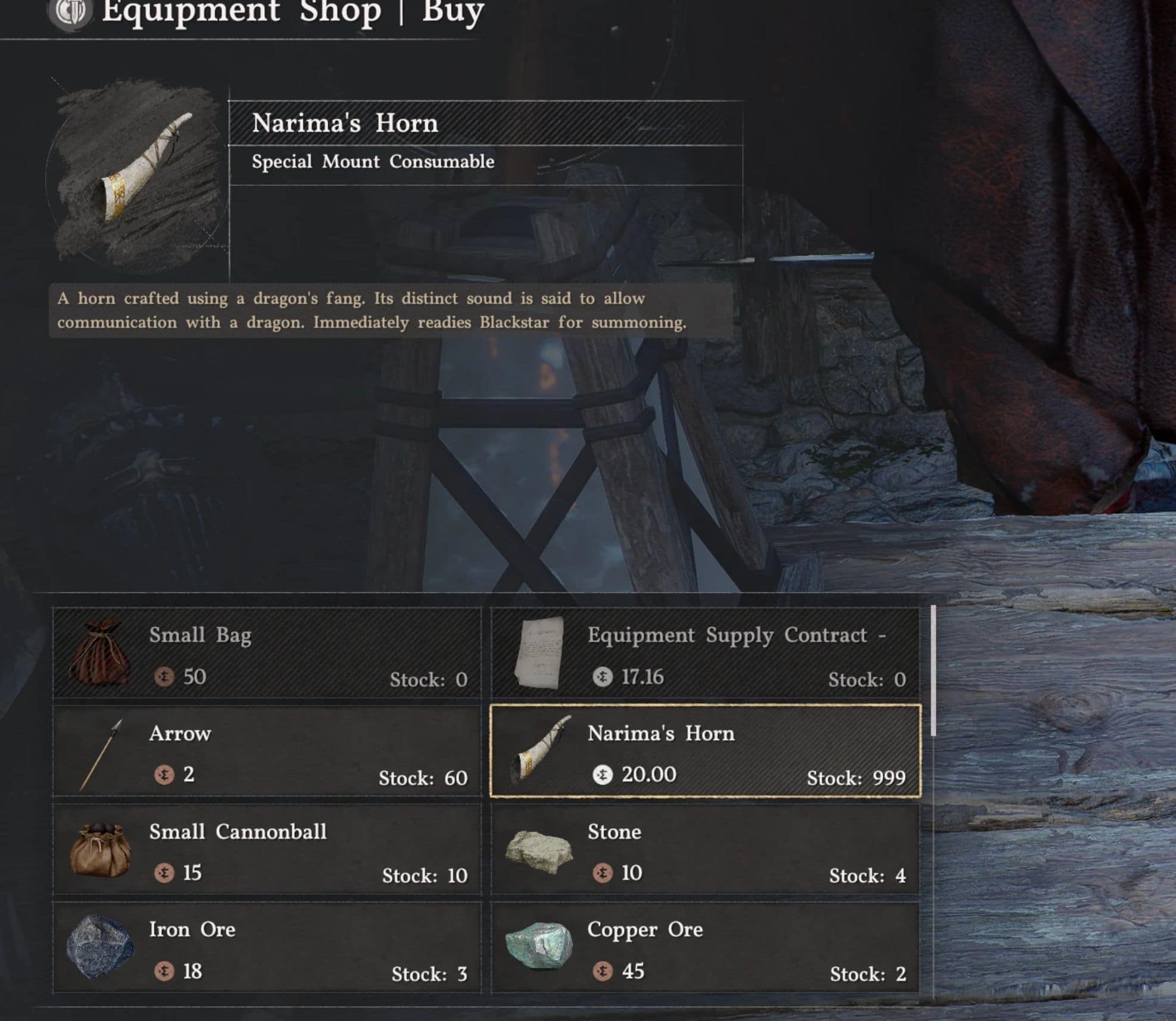Choose the Equipment Supply Contract listing

[705, 653]
